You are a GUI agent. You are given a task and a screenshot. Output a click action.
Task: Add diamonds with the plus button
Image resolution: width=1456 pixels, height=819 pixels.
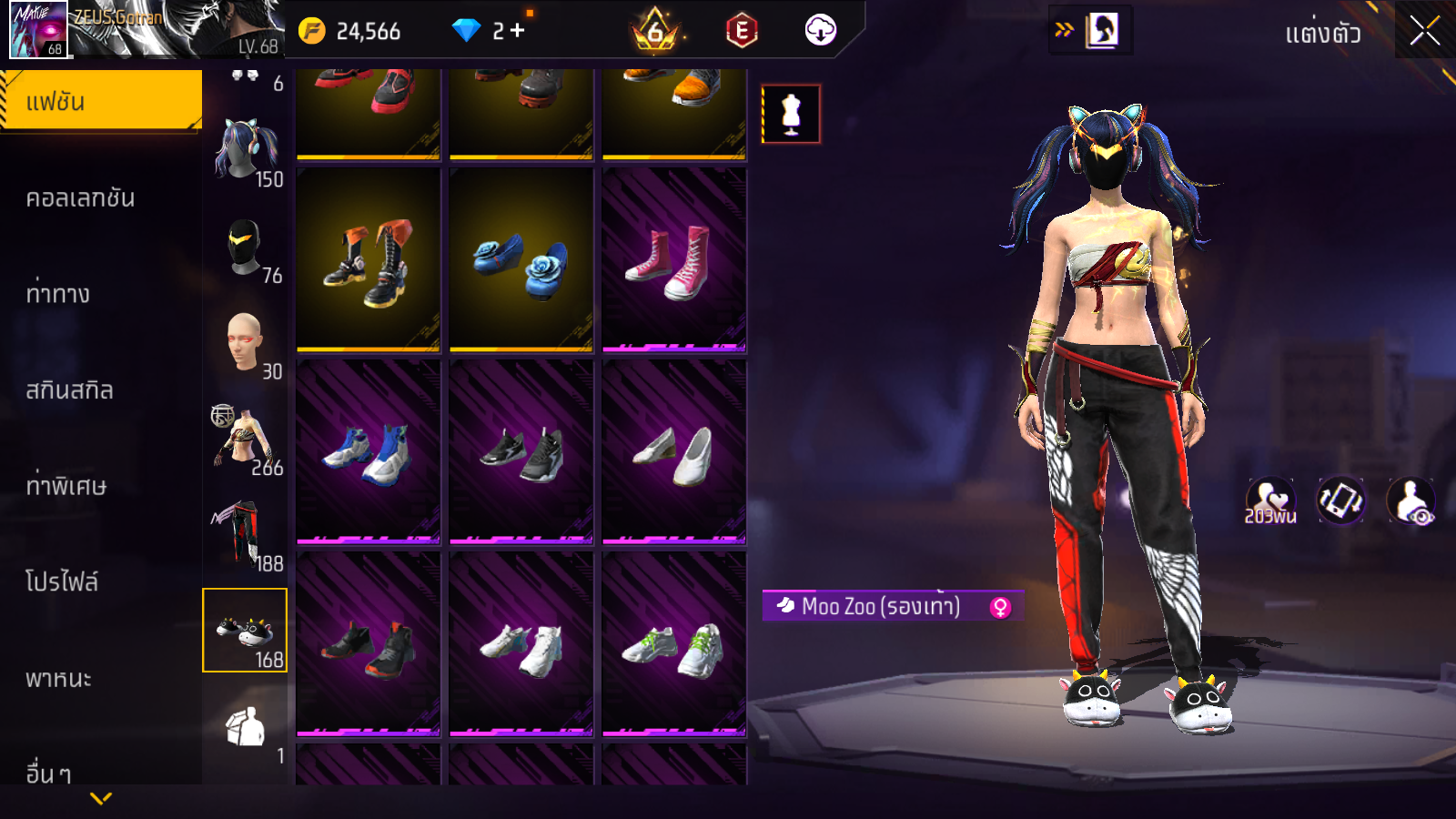(518, 31)
